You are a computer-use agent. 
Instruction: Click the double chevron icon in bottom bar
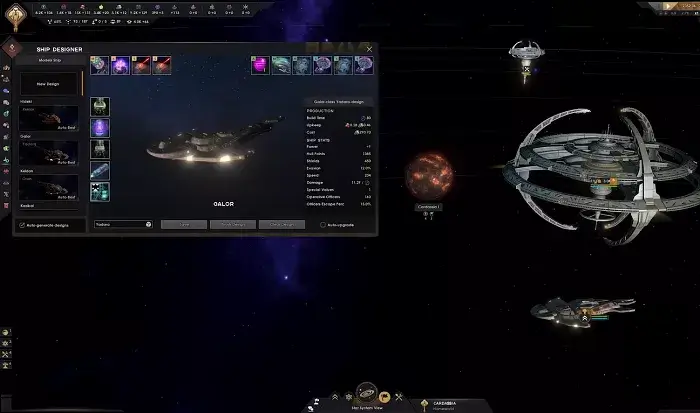[x=336, y=397]
